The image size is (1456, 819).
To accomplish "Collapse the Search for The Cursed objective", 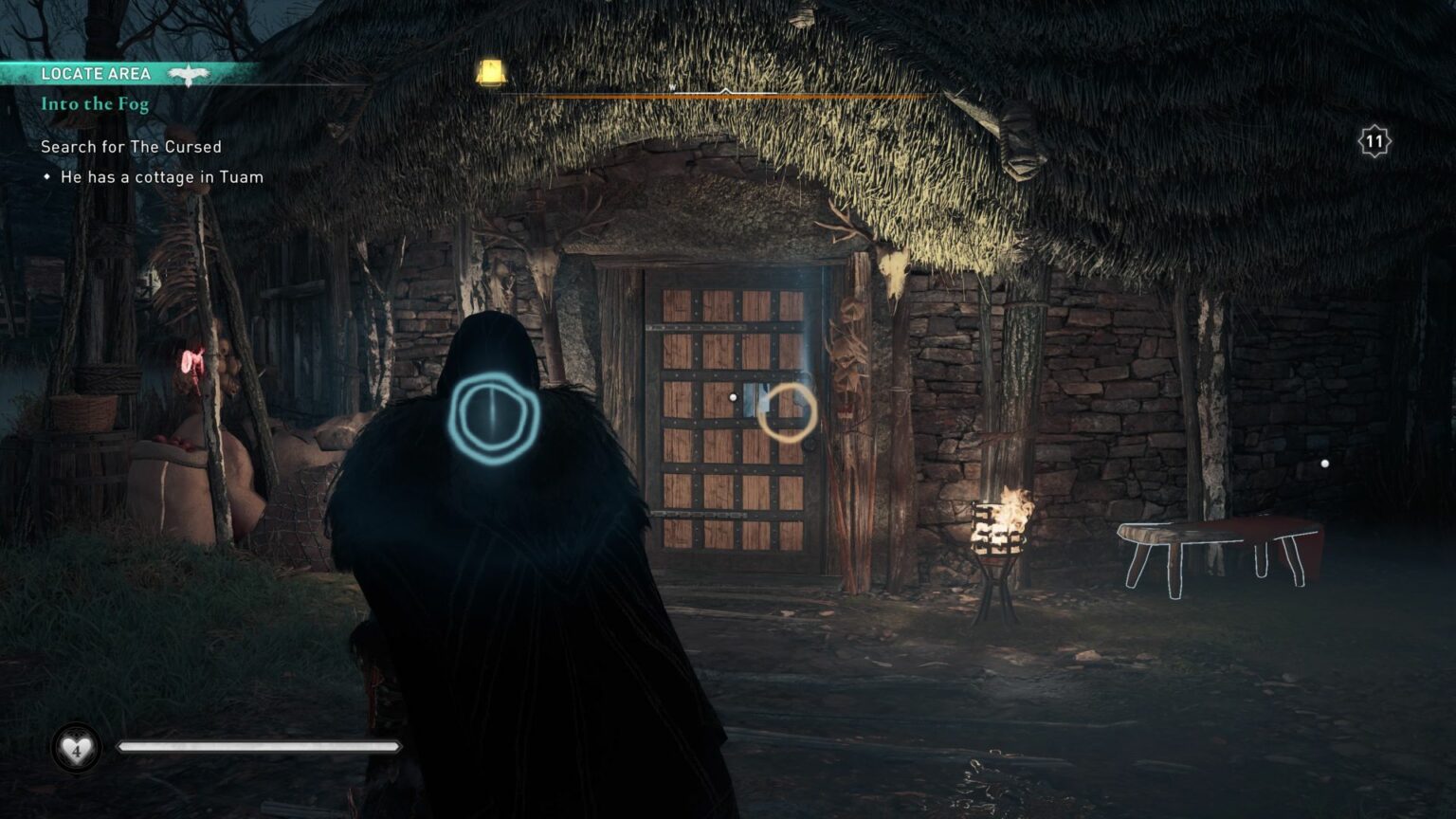I will tap(130, 147).
